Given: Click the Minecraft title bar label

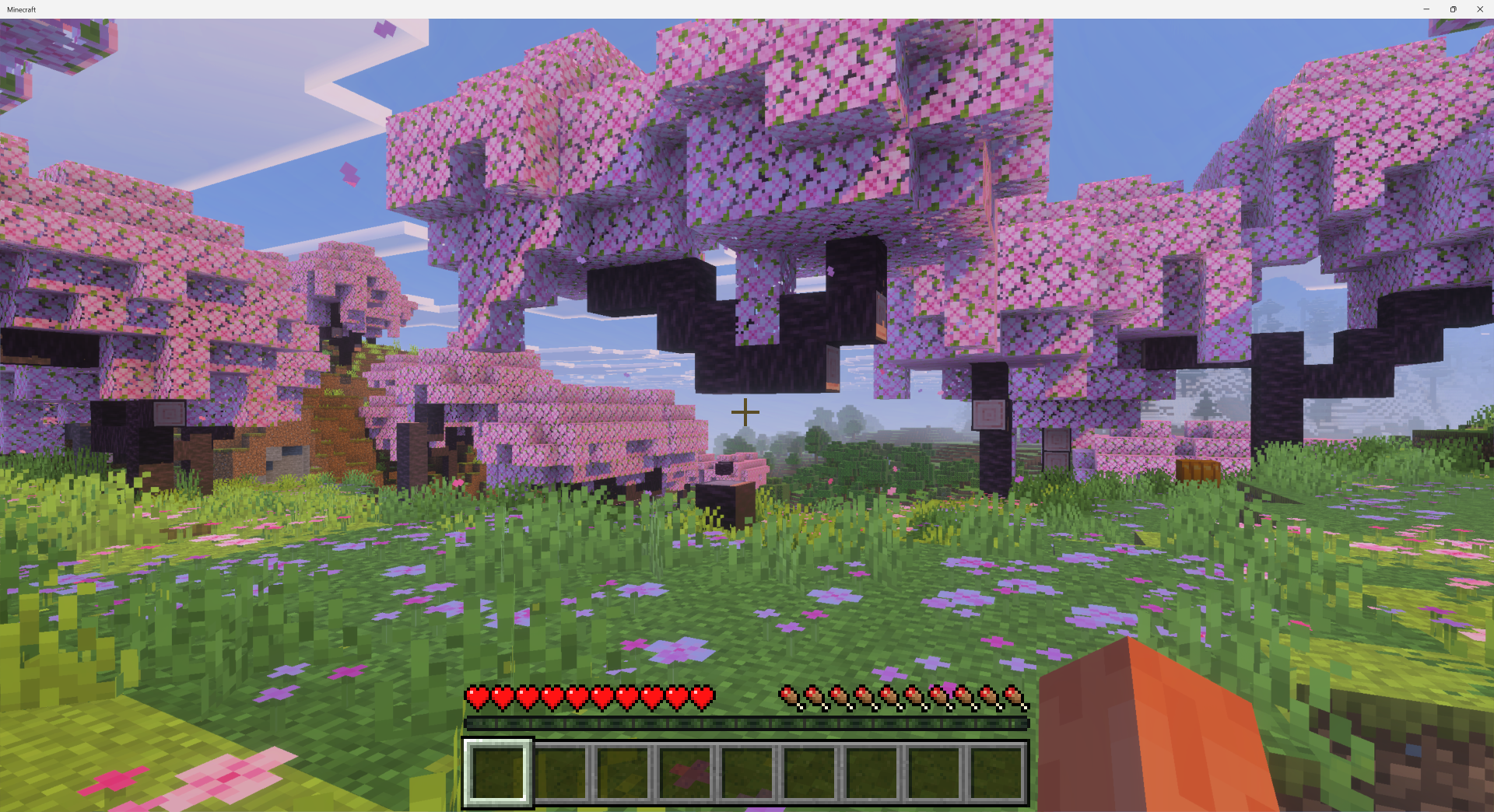Looking at the screenshot, I should tap(23, 9).
